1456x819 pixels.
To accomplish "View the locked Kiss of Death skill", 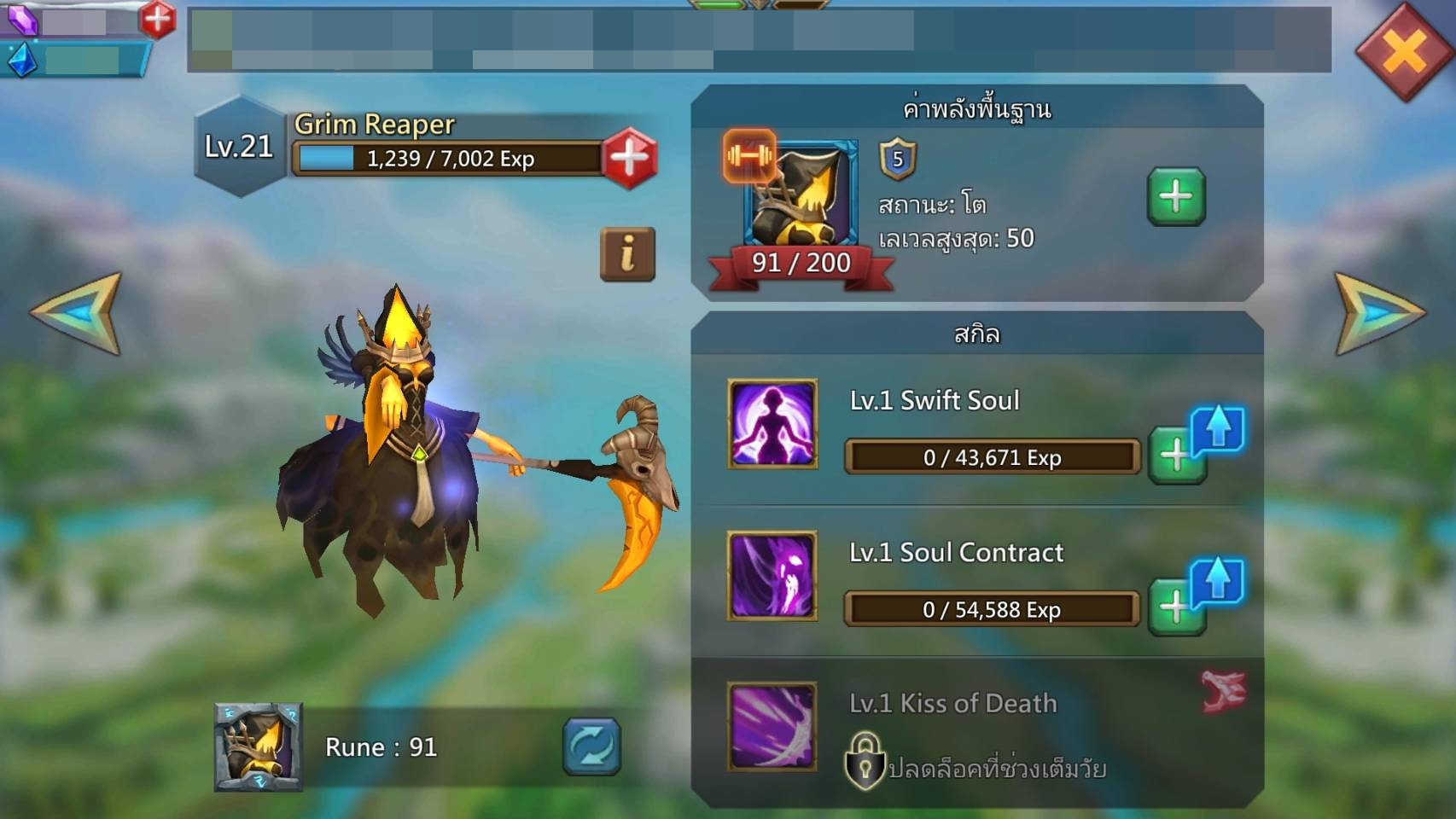I will point(772,726).
